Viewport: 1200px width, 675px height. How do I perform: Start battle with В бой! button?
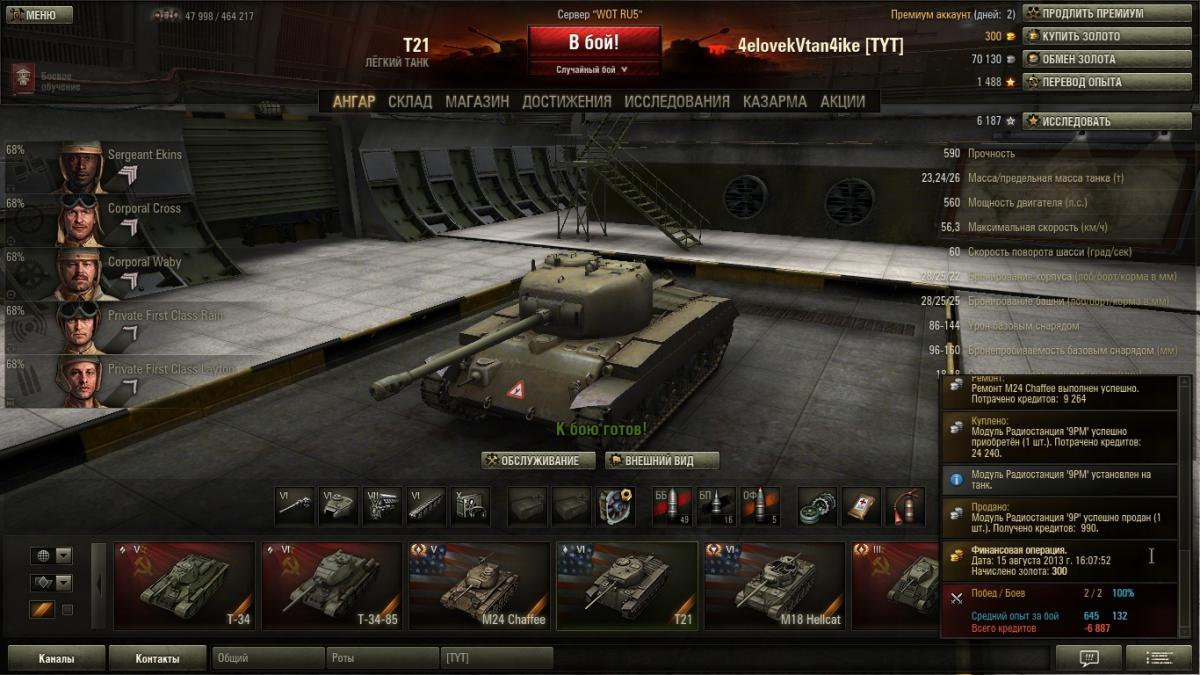coord(594,44)
